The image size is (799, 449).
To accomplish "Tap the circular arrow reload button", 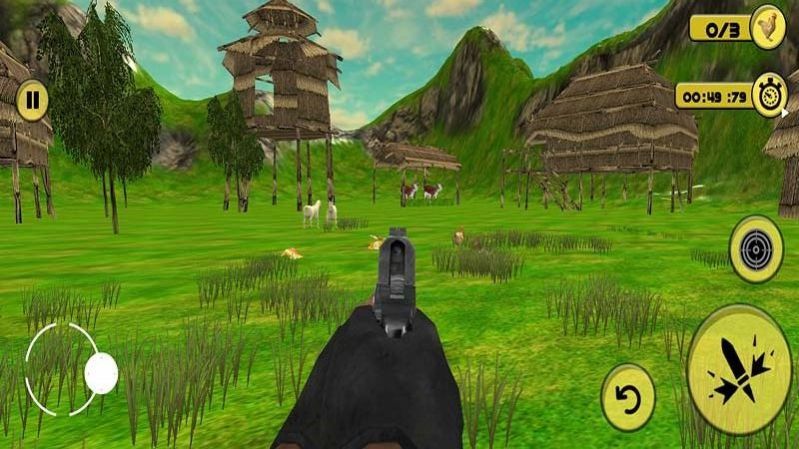I will tap(628, 397).
